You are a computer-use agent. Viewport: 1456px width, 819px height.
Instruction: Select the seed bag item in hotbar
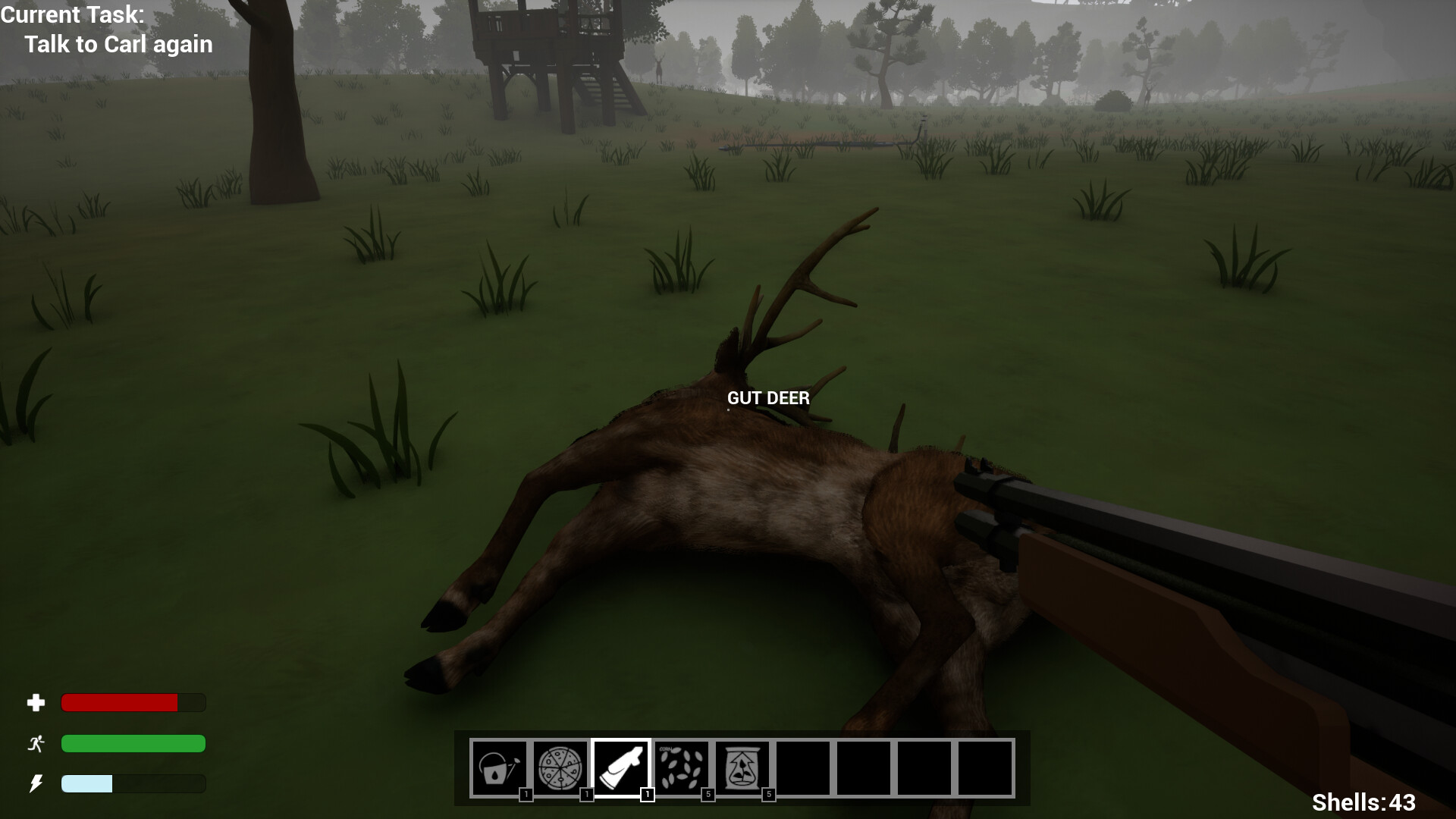click(742, 767)
